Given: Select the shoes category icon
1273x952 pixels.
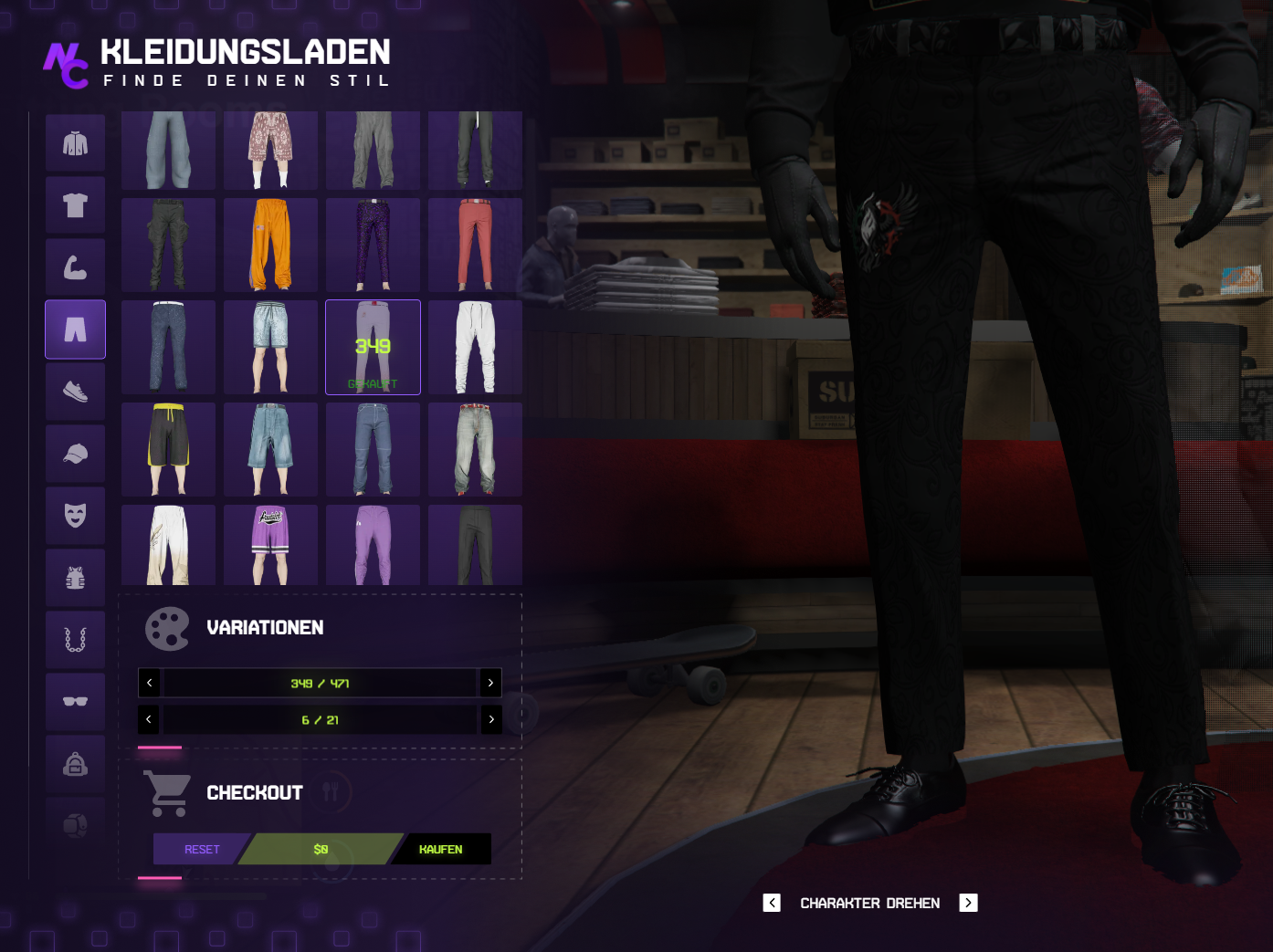Looking at the screenshot, I should tap(75, 392).
